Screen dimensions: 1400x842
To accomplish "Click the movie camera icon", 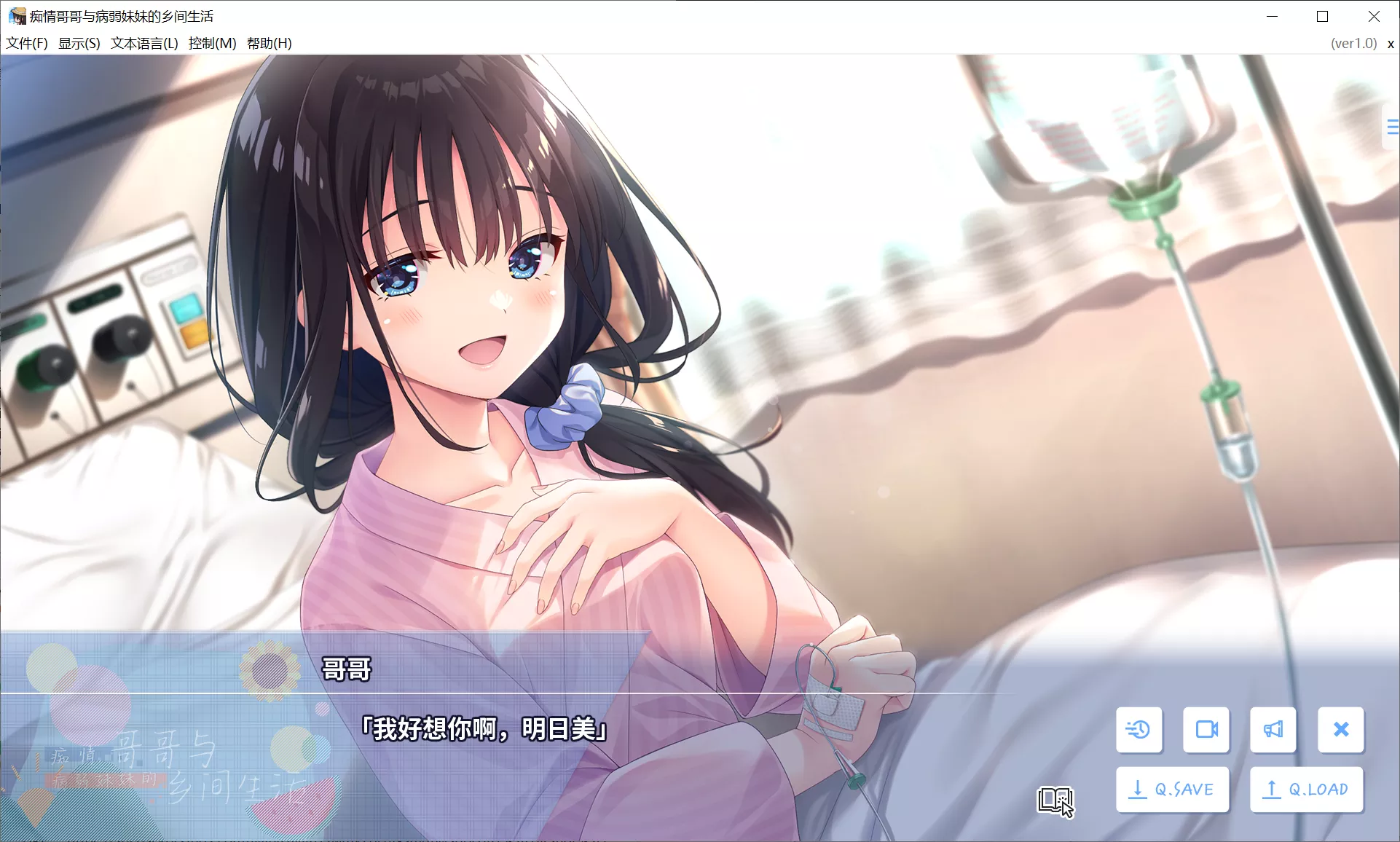I will [x=1206, y=730].
